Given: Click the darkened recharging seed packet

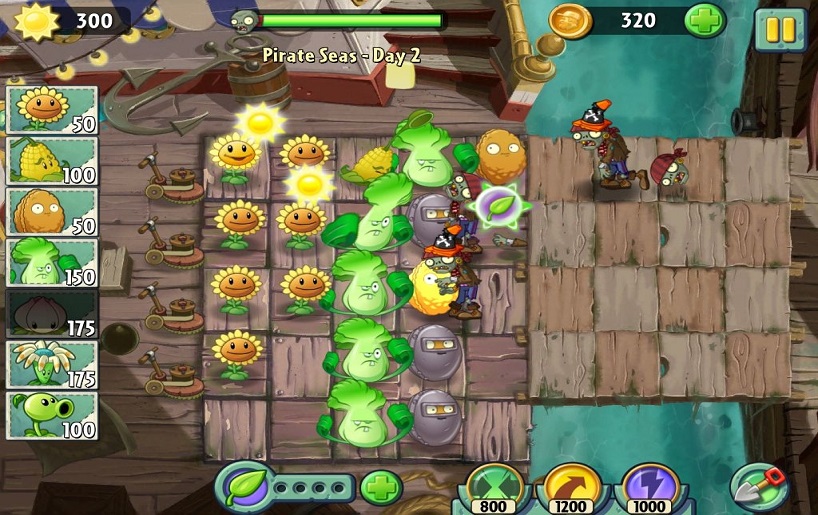Looking at the screenshot, I should coord(52,313).
